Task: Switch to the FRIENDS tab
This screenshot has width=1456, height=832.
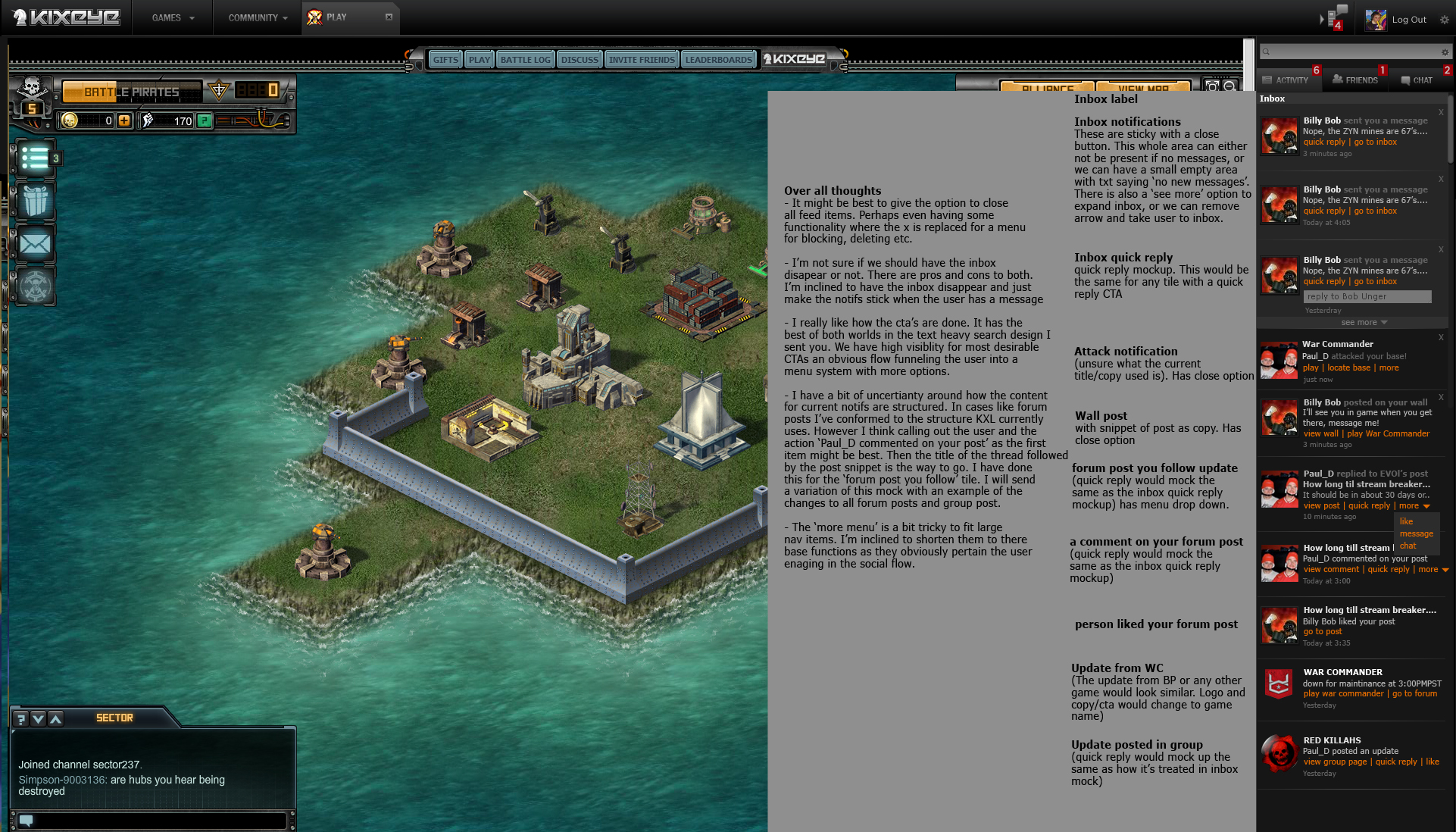Action: [x=1355, y=80]
